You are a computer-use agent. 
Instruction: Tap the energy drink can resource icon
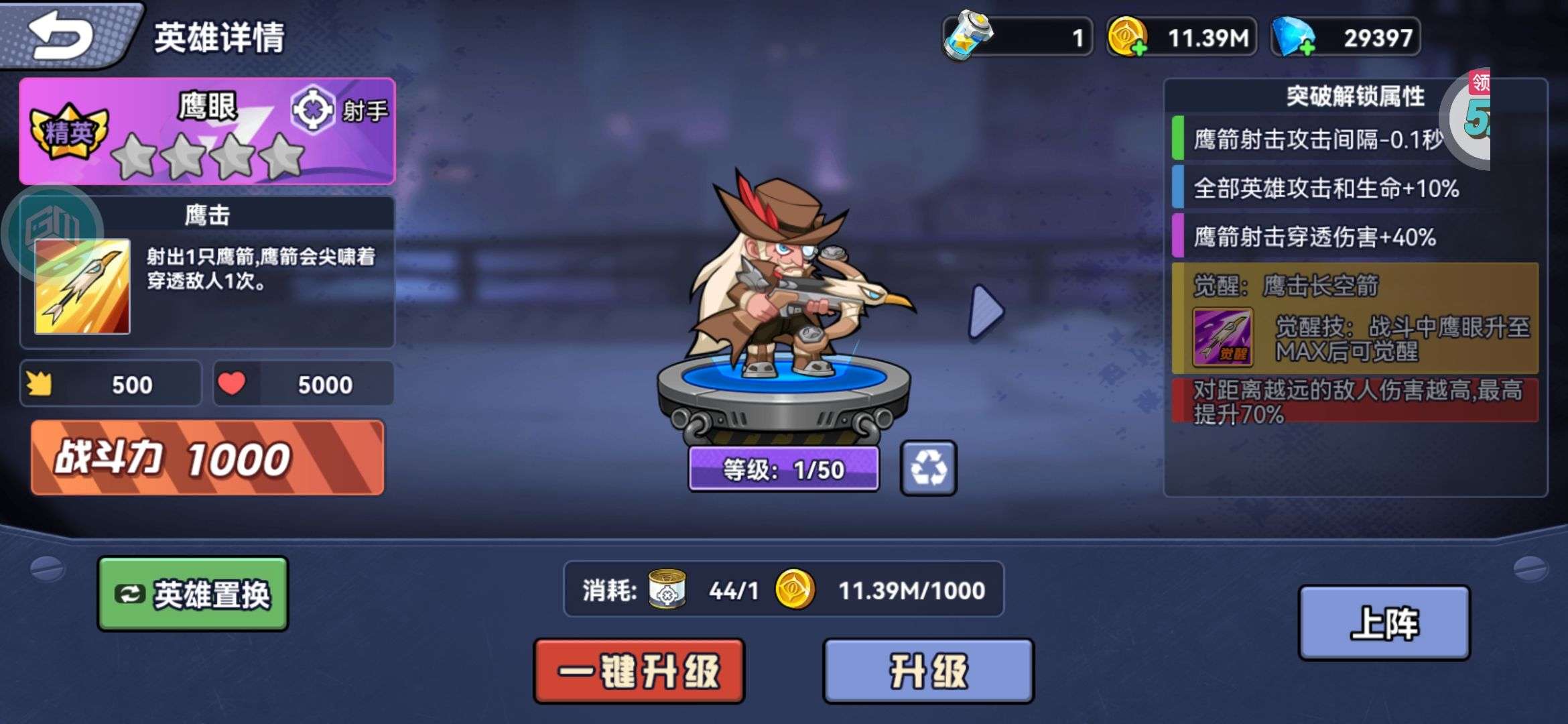(x=967, y=35)
